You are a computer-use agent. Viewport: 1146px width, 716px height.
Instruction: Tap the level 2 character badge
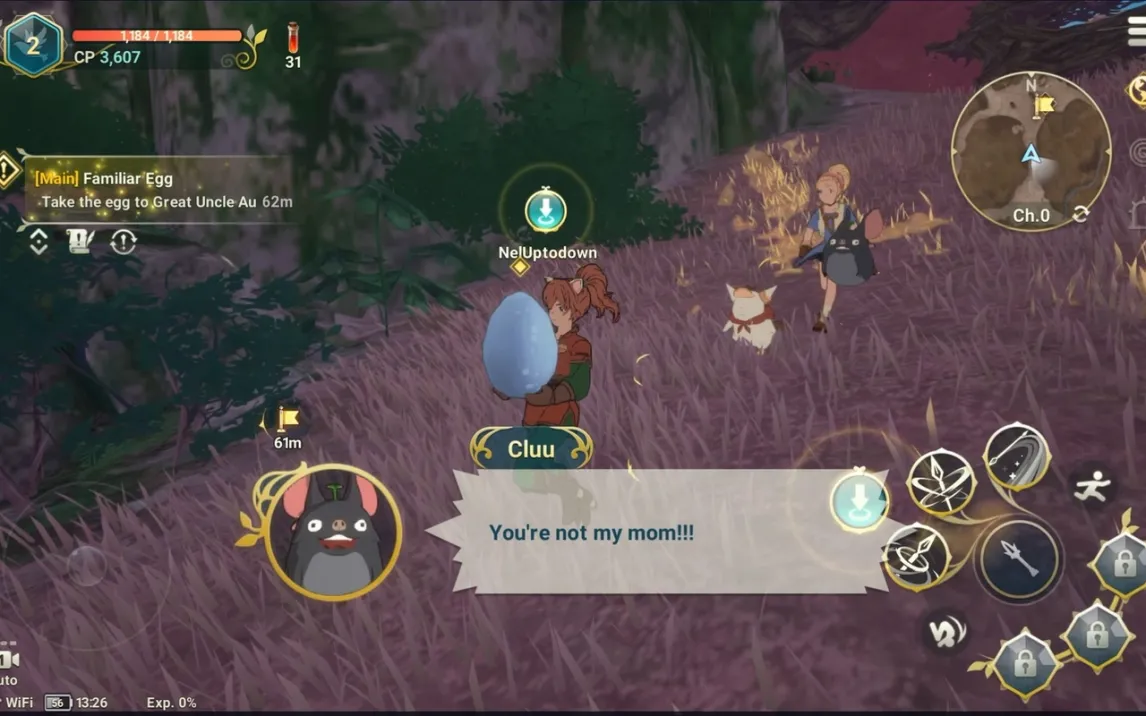tap(33, 45)
